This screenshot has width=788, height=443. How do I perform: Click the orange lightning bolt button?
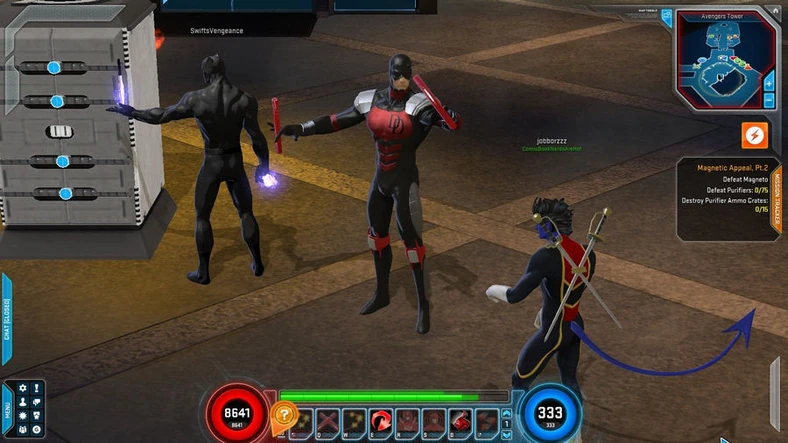[x=754, y=135]
